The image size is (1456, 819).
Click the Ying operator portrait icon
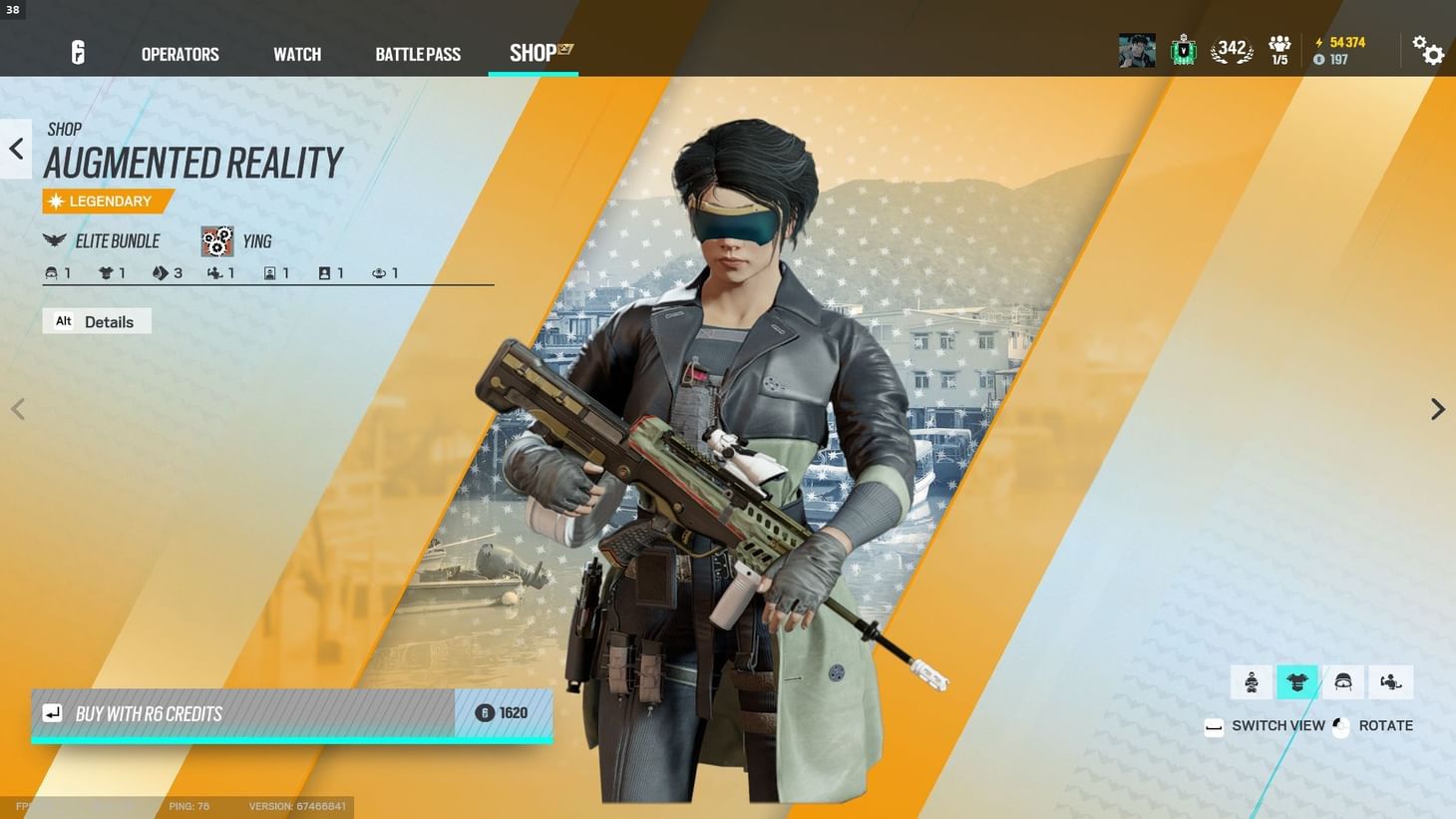click(x=217, y=240)
